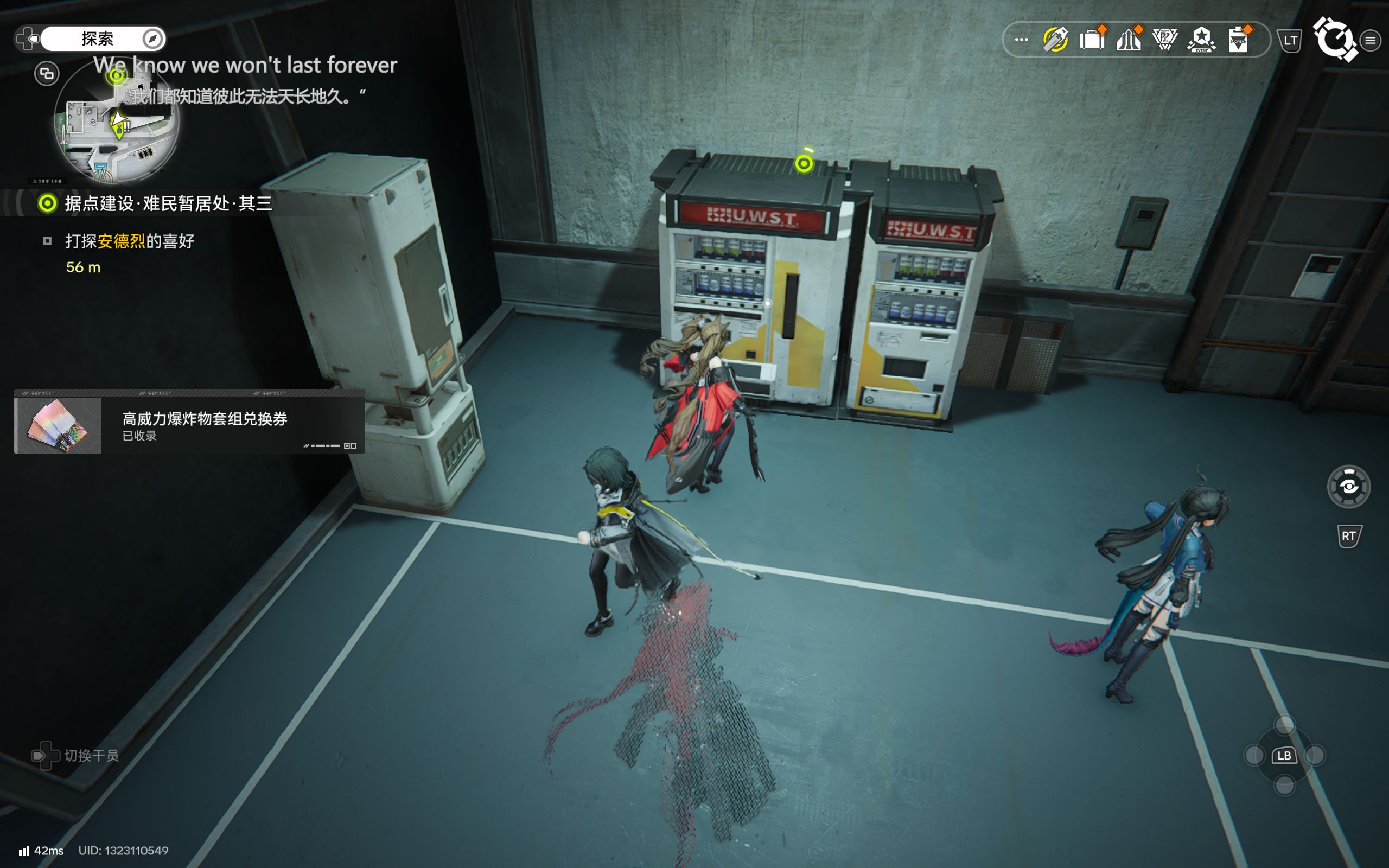Image resolution: width=1389 pixels, height=868 pixels.
Task: Open the star EVENT icon
Action: [1201, 40]
